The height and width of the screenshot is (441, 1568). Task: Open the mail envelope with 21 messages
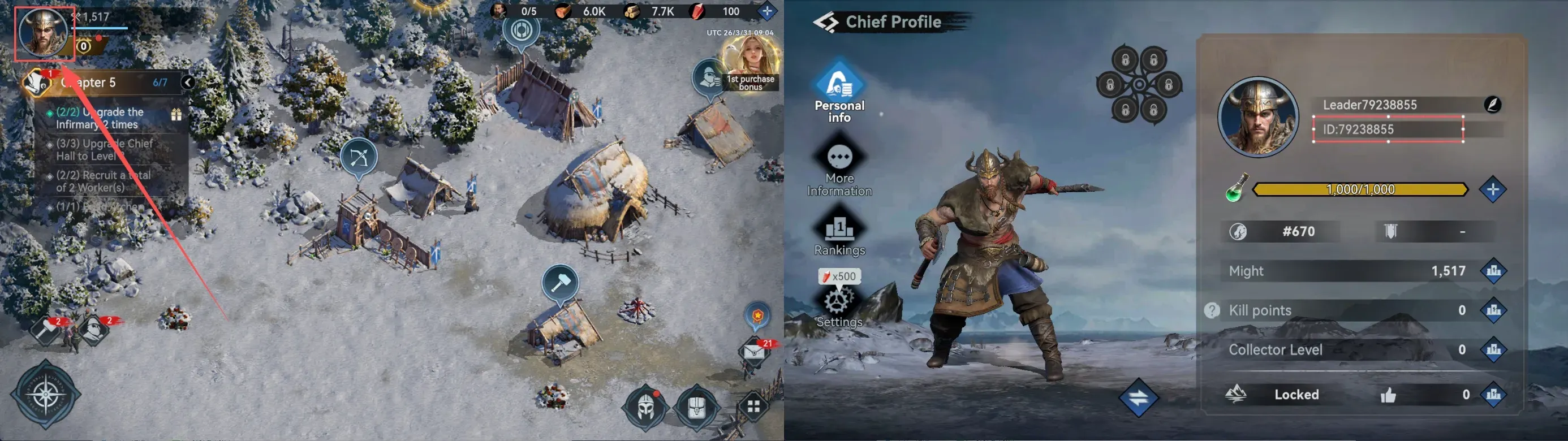[753, 352]
